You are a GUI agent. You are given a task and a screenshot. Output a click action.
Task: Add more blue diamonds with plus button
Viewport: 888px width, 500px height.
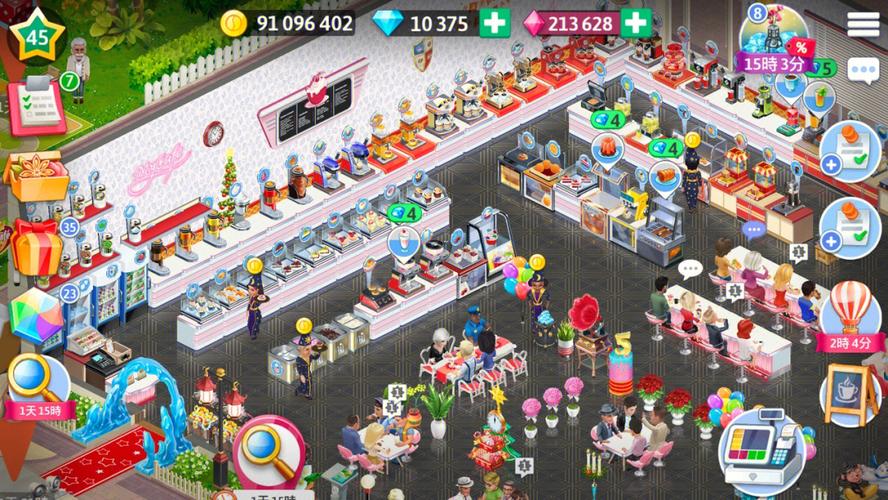tap(494, 22)
